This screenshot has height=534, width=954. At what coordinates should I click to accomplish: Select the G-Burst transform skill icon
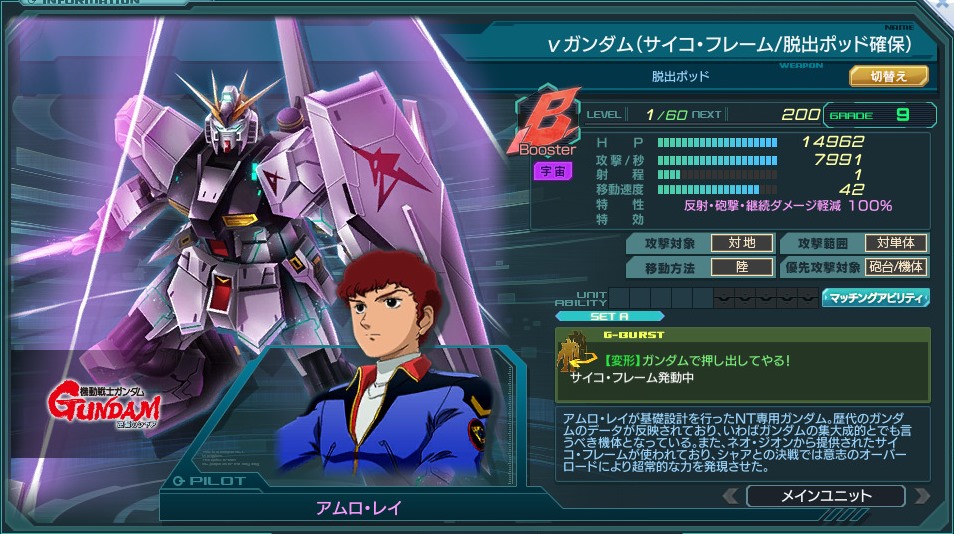coord(577,353)
